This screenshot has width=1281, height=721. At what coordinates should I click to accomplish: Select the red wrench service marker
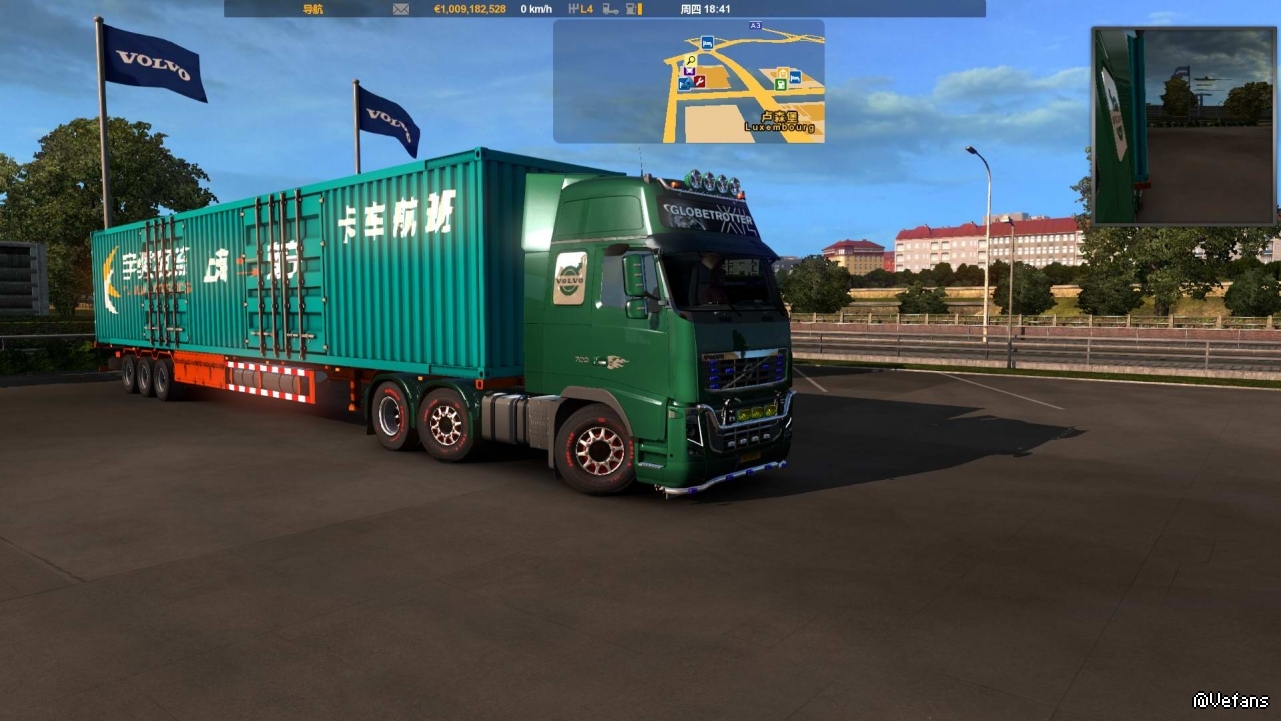[x=700, y=81]
